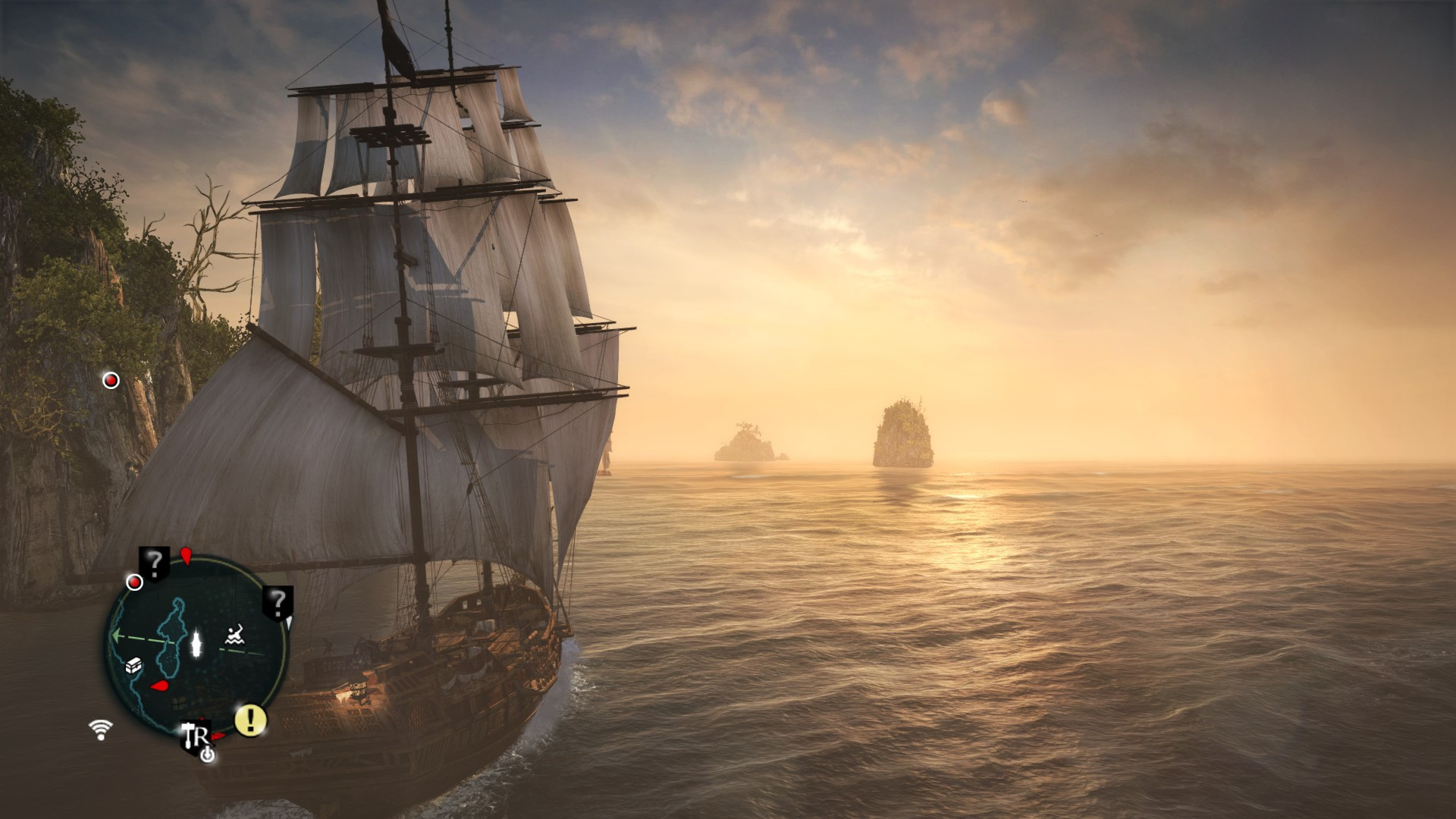Select the green waypoint arrow on minimap
The width and height of the screenshot is (1456, 819).
coord(118,635)
